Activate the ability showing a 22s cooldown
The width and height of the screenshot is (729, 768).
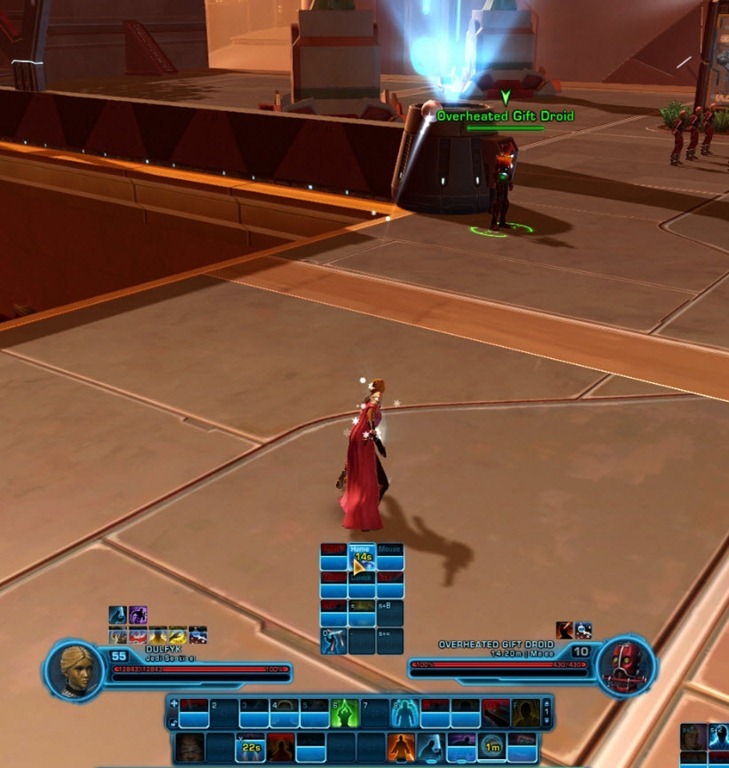pyautogui.click(x=250, y=746)
